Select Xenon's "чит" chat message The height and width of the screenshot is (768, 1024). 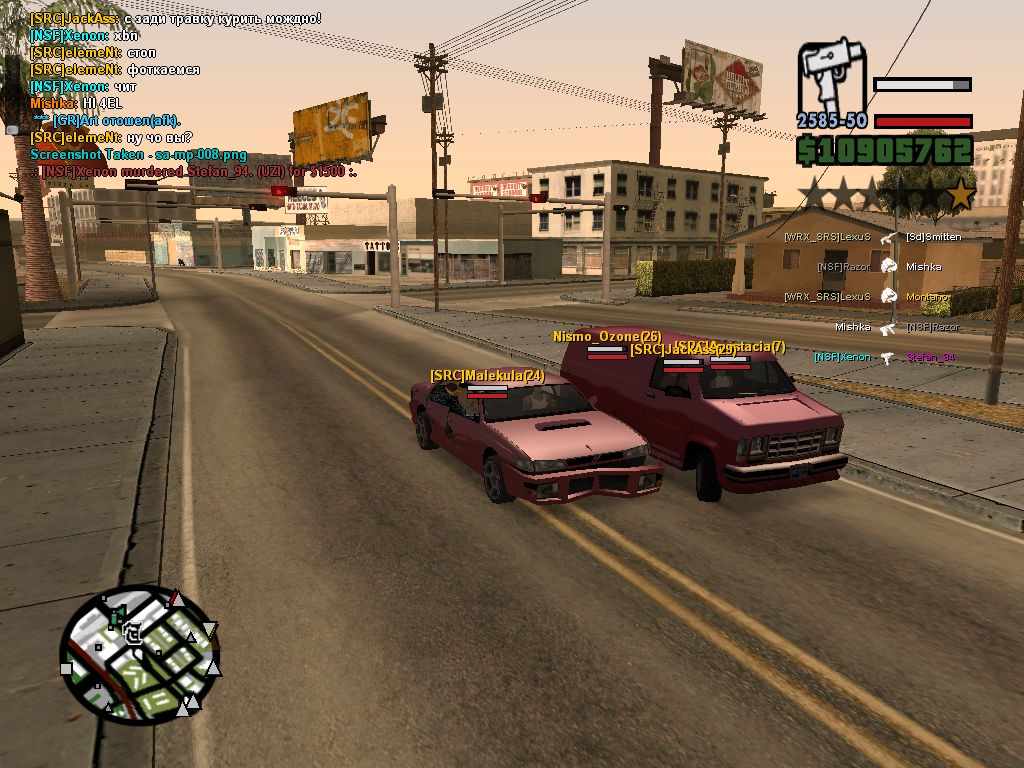[83, 87]
